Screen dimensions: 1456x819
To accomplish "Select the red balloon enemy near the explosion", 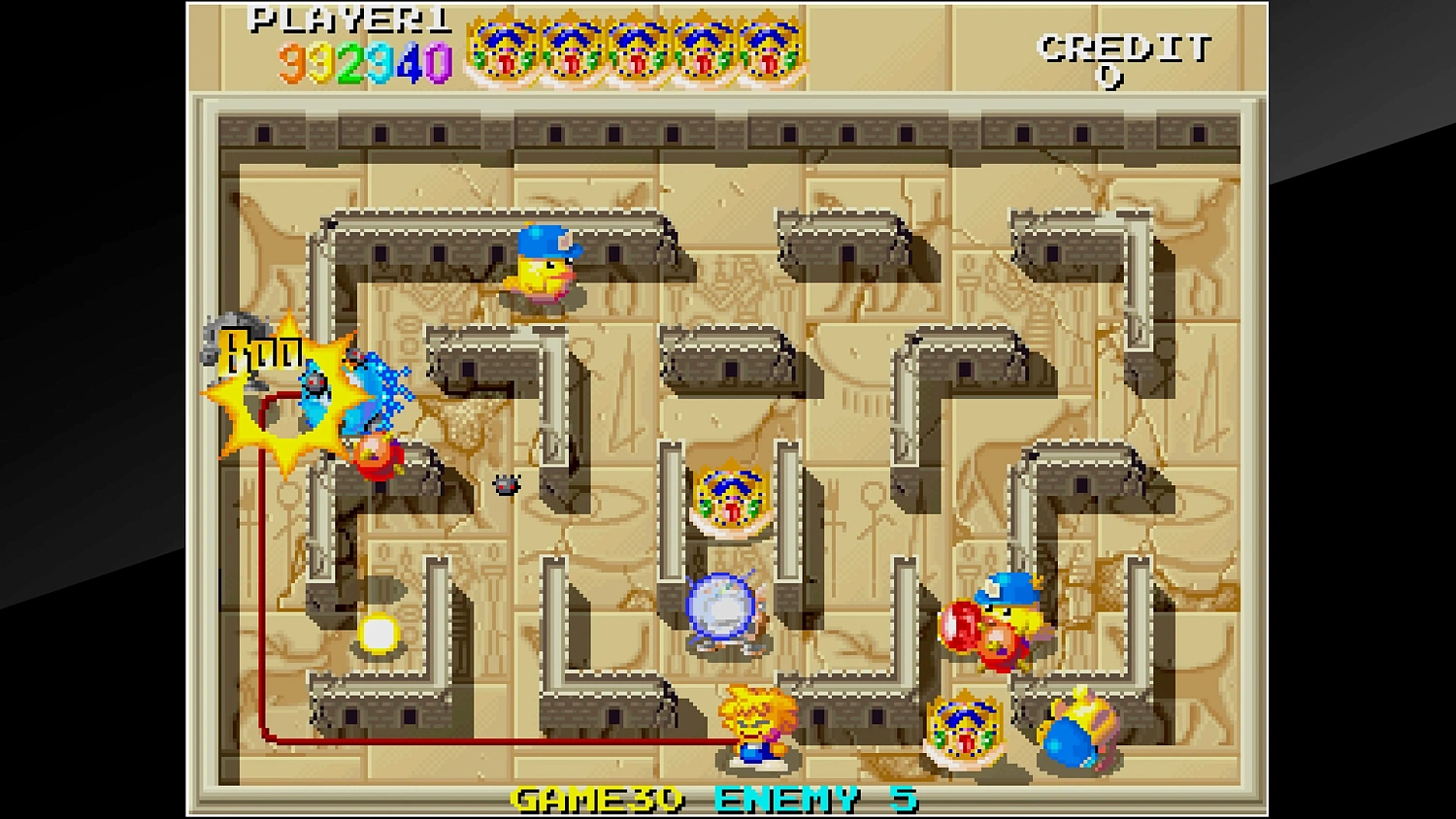I will 381,457.
